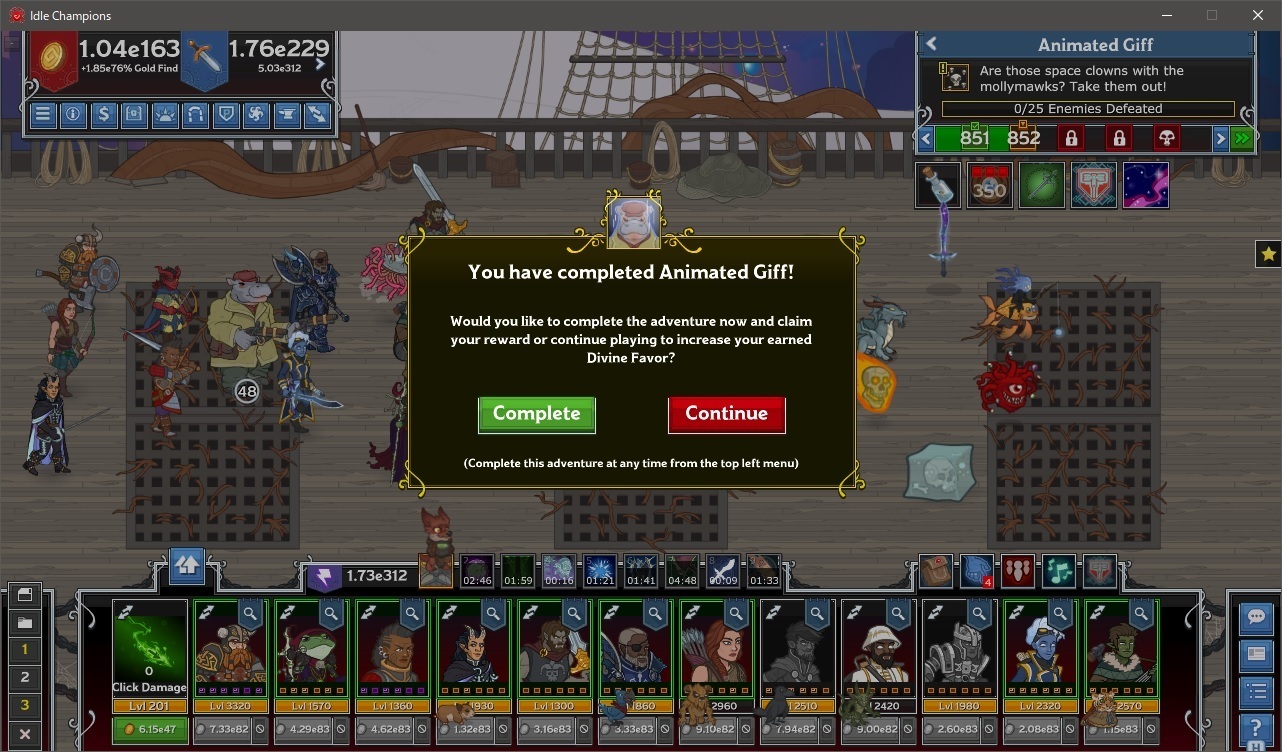Level up the Lvl 3320 dwarf champion

[x=230, y=730]
